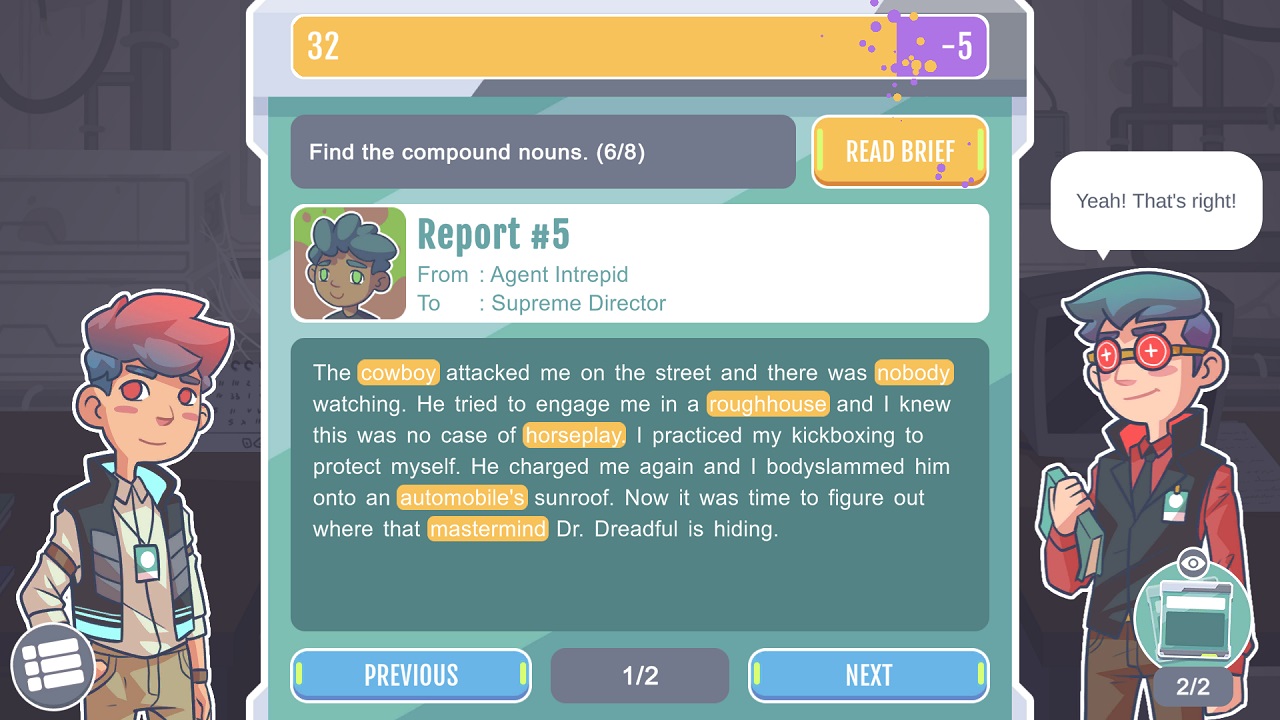This screenshot has height=720, width=1280.
Task: Deselect the word mastermind
Action: 487,529
